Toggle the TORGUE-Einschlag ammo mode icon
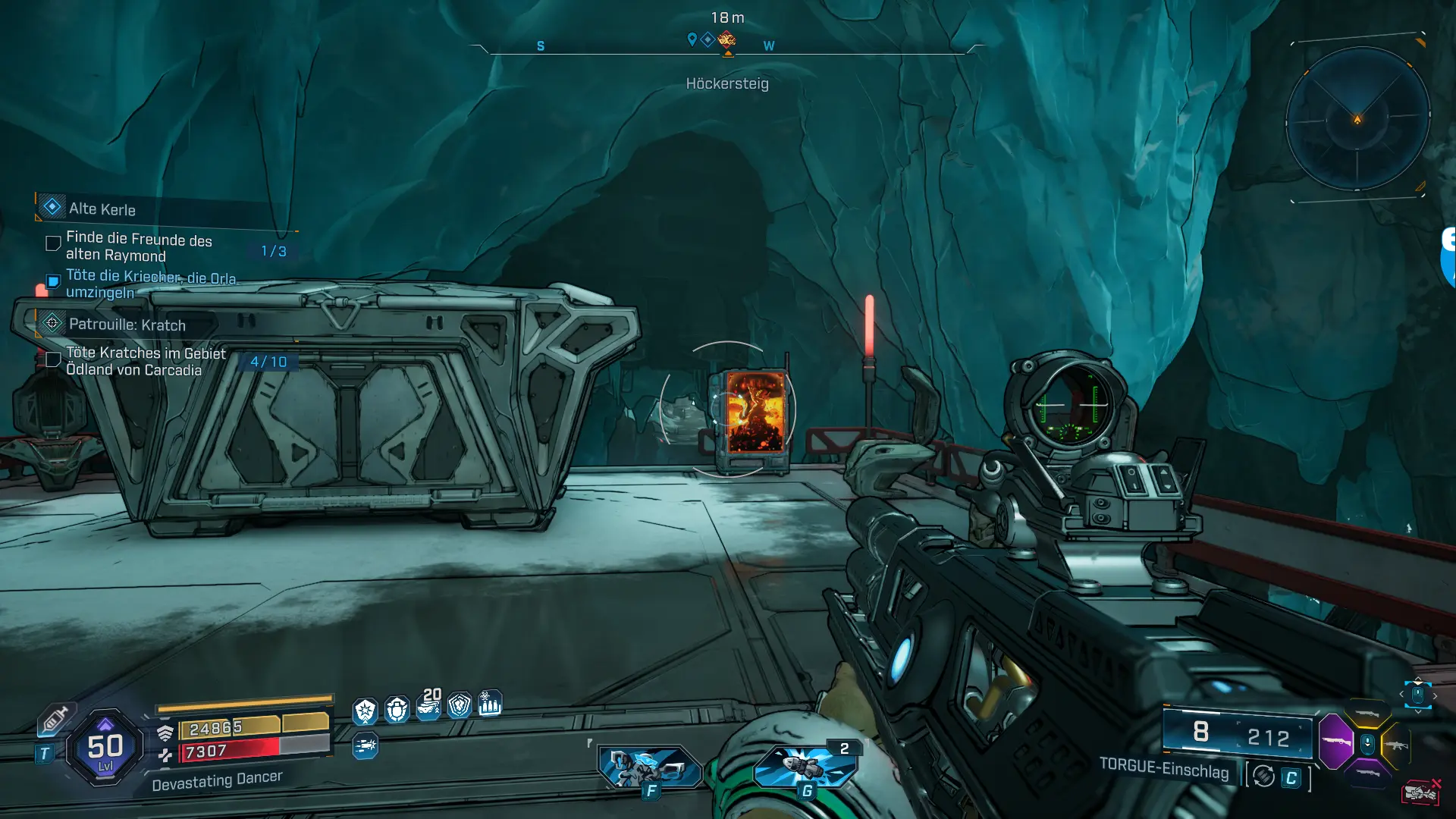 click(x=1263, y=777)
